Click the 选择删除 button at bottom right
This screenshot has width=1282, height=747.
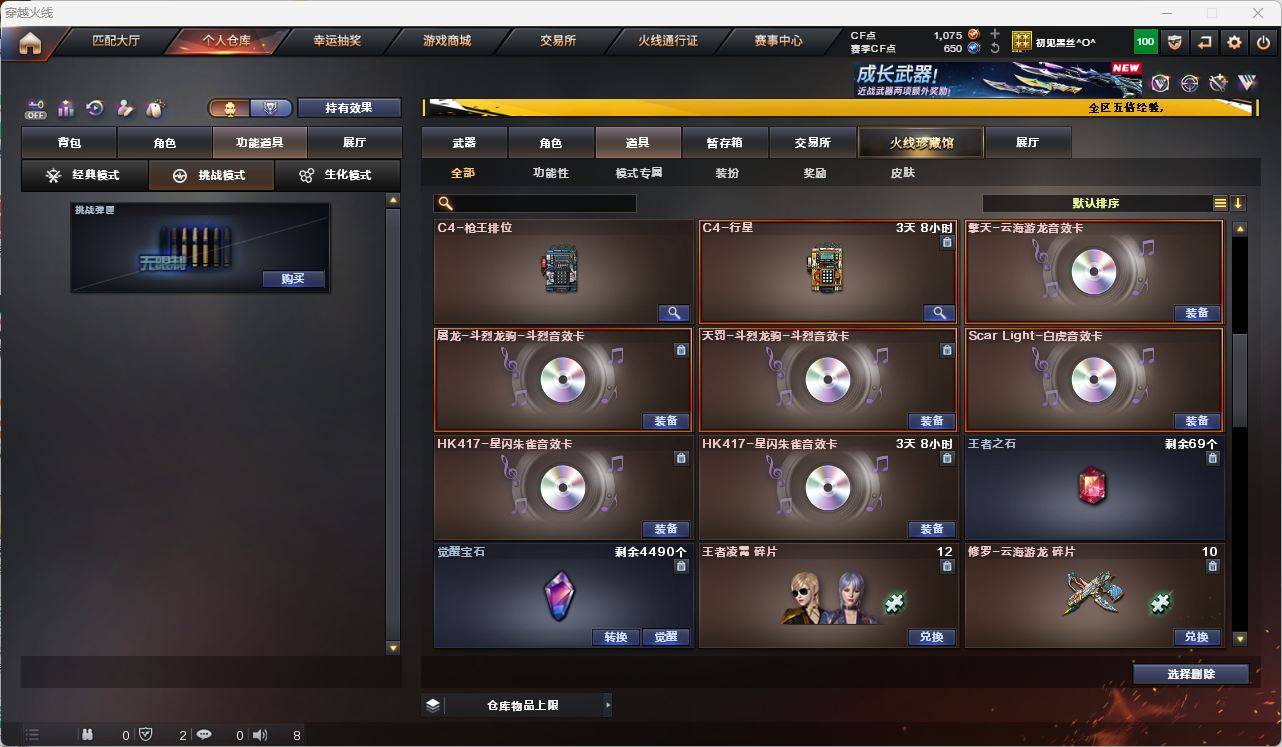tap(1191, 673)
